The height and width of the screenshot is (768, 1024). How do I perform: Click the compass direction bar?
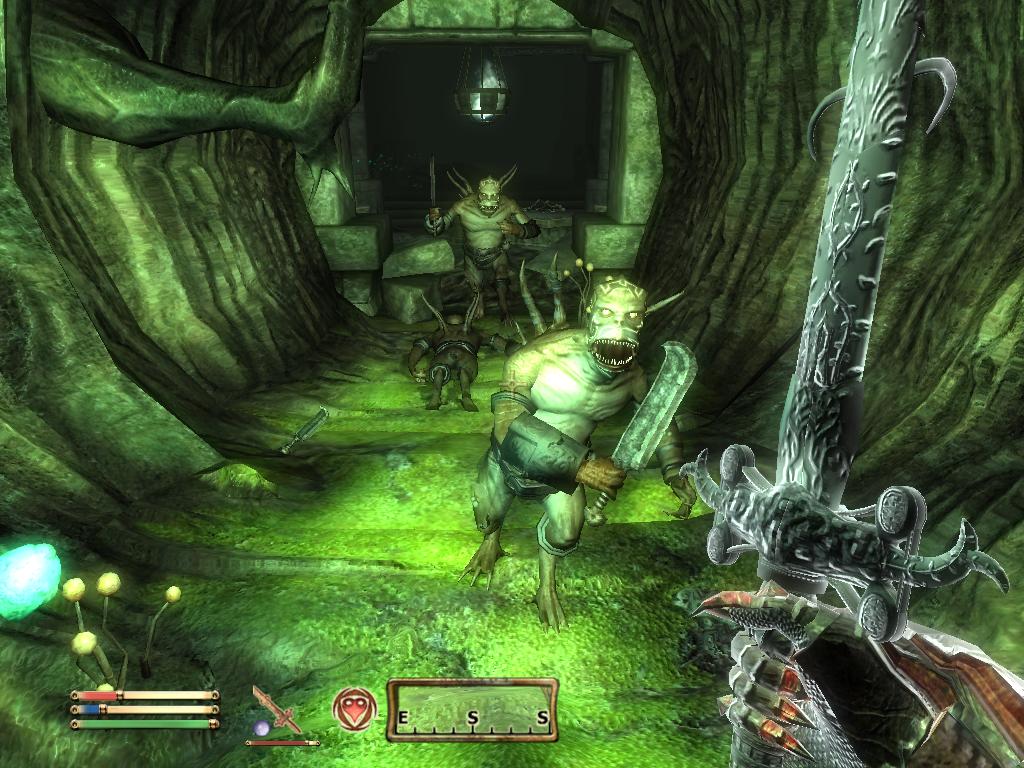coord(472,710)
